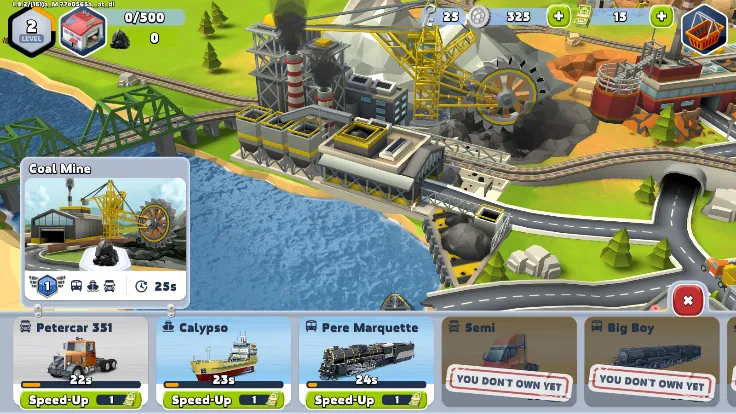The image size is (736, 414).
Task: Add more cash with the plus button
Action: (x=661, y=16)
